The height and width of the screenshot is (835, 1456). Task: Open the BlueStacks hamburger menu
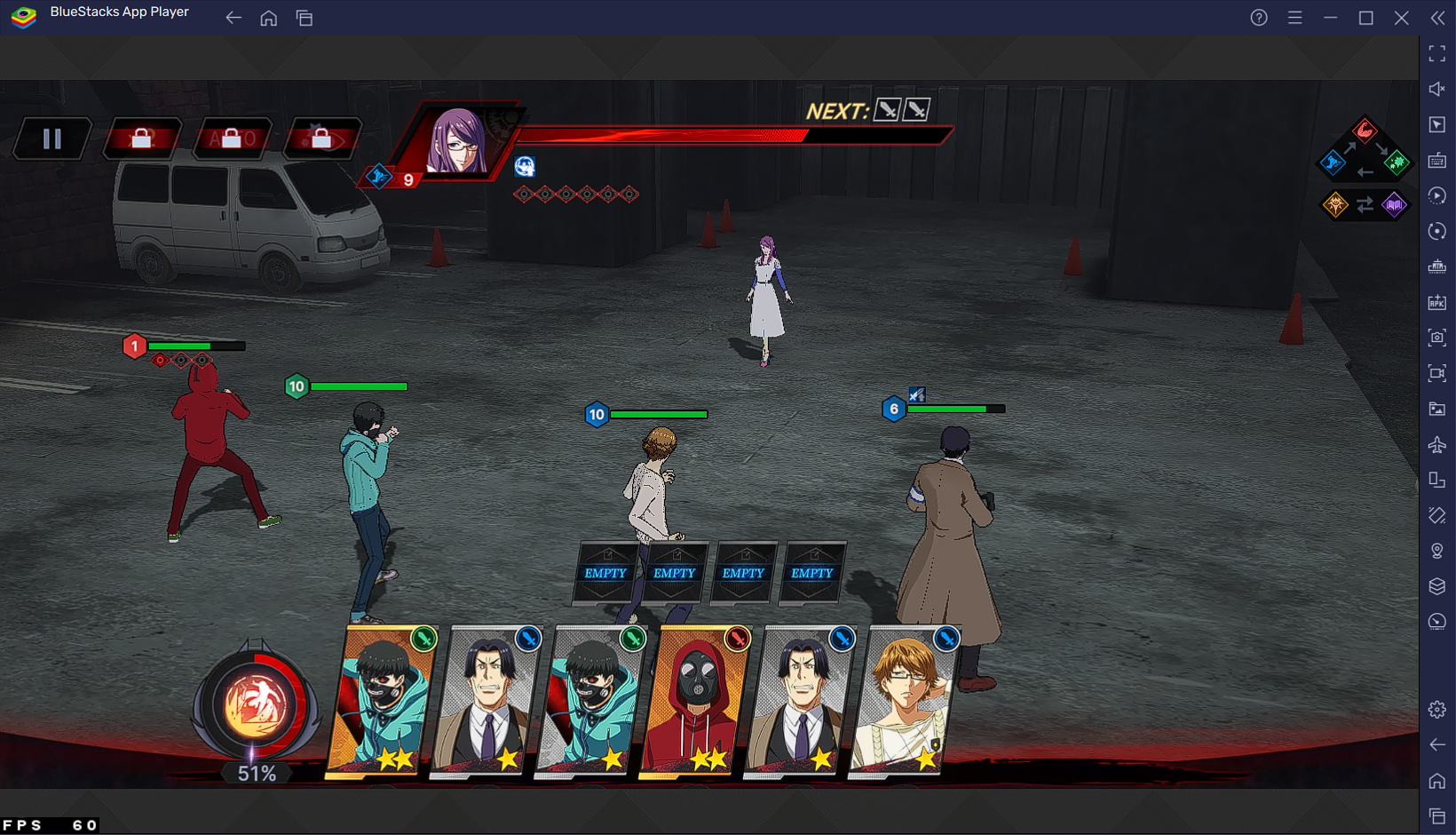(1294, 17)
